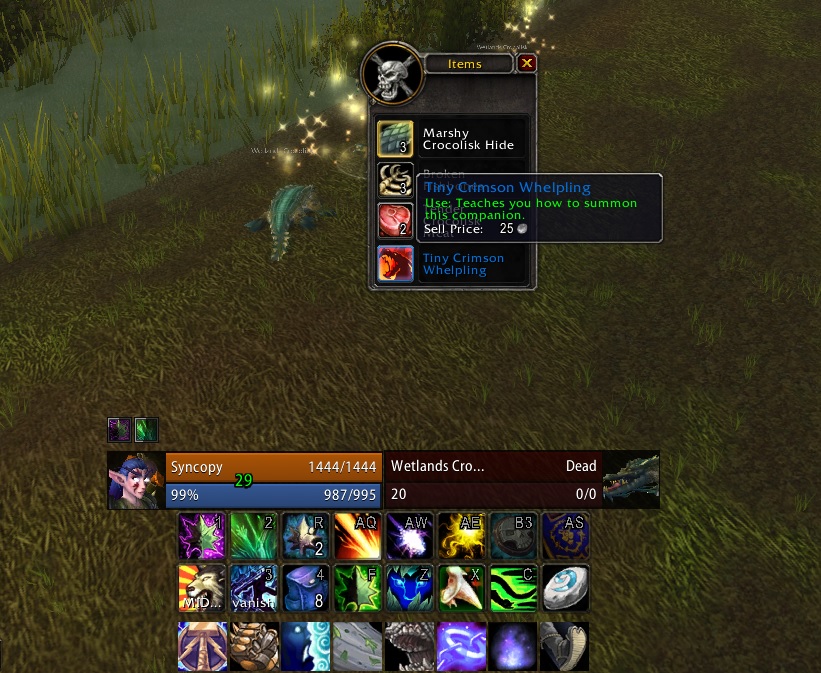Activate the green grass blades ability on 2
The height and width of the screenshot is (673, 821).
point(253,535)
